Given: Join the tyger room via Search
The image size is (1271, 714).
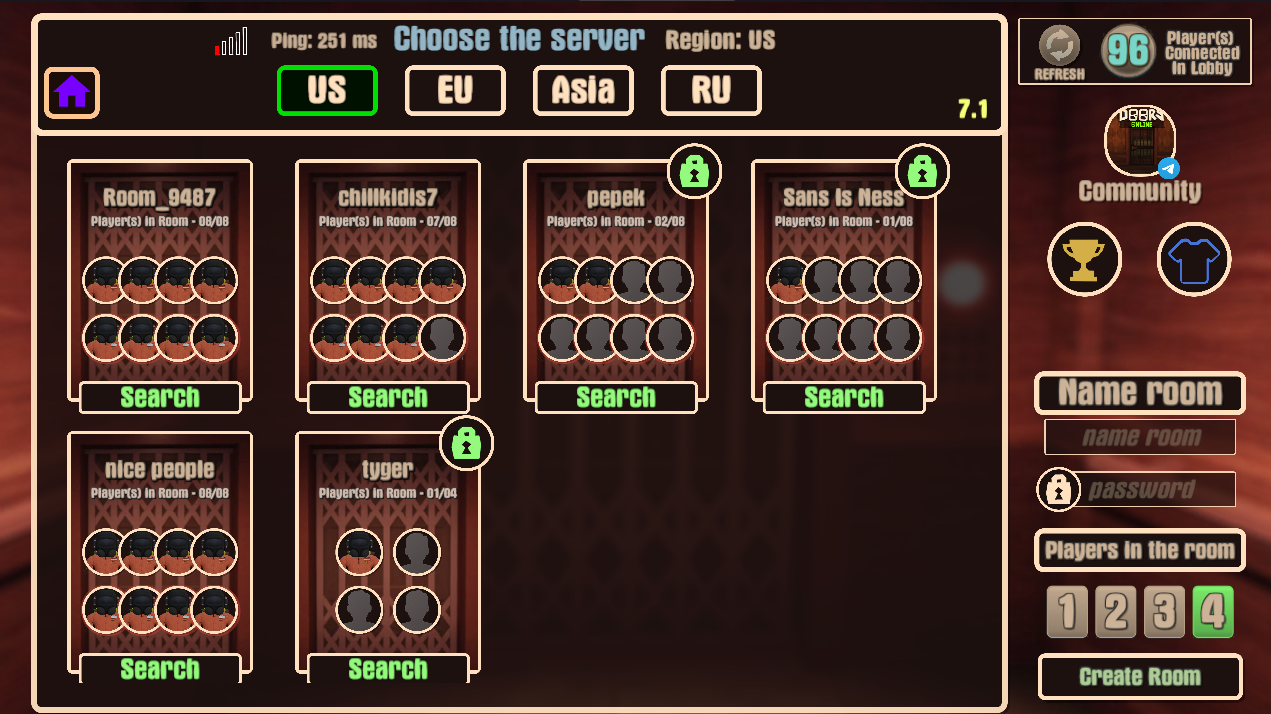Looking at the screenshot, I should point(388,668).
